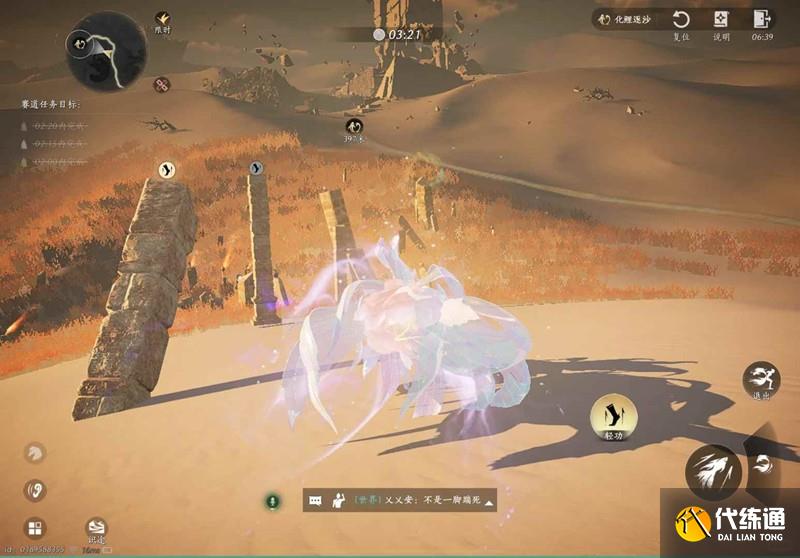Image resolution: width=800 pixels, height=558 pixels.
Task: Toggle the 锁定 lock button
Action: coord(95,528)
